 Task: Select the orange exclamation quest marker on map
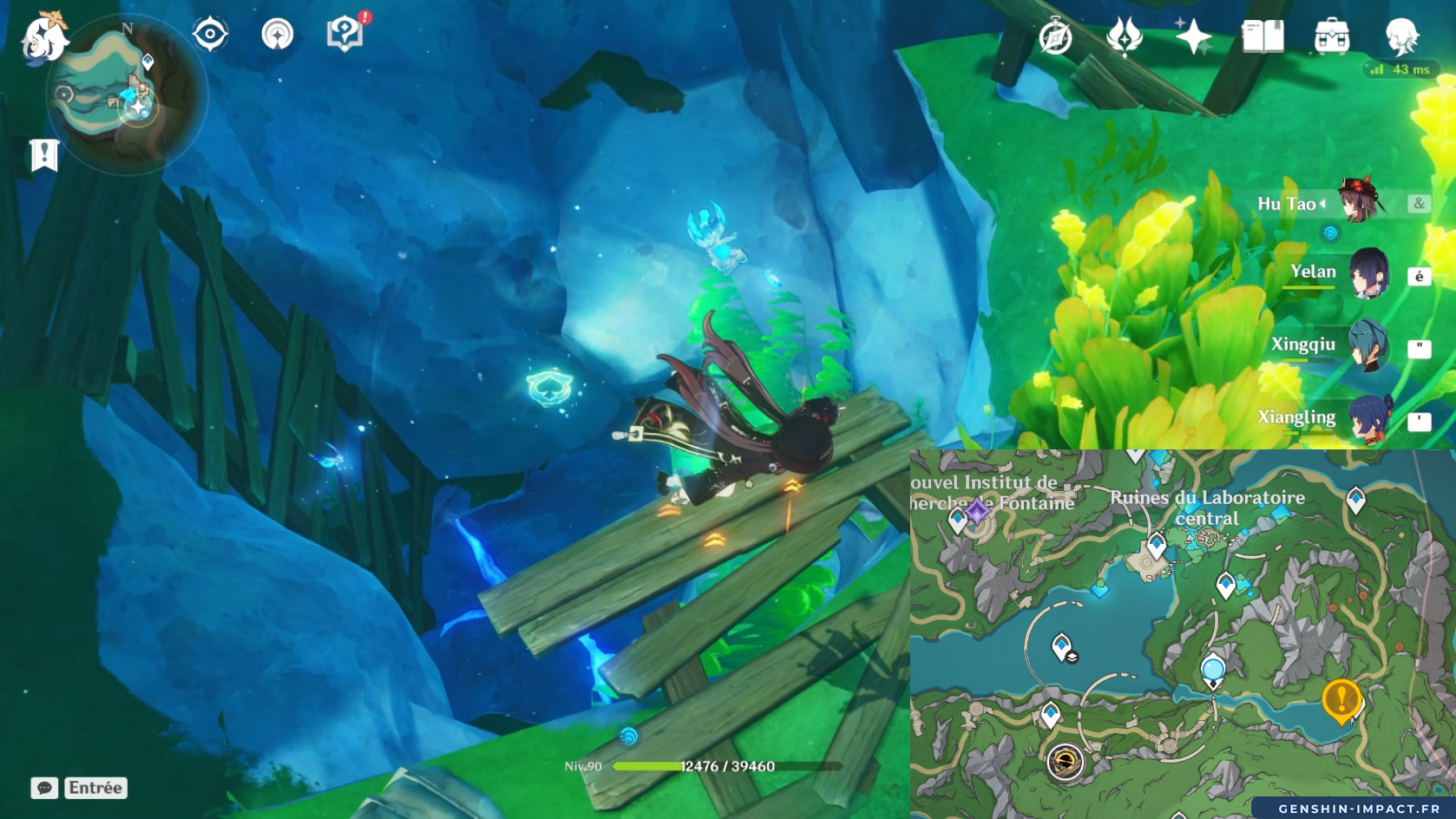click(1341, 699)
